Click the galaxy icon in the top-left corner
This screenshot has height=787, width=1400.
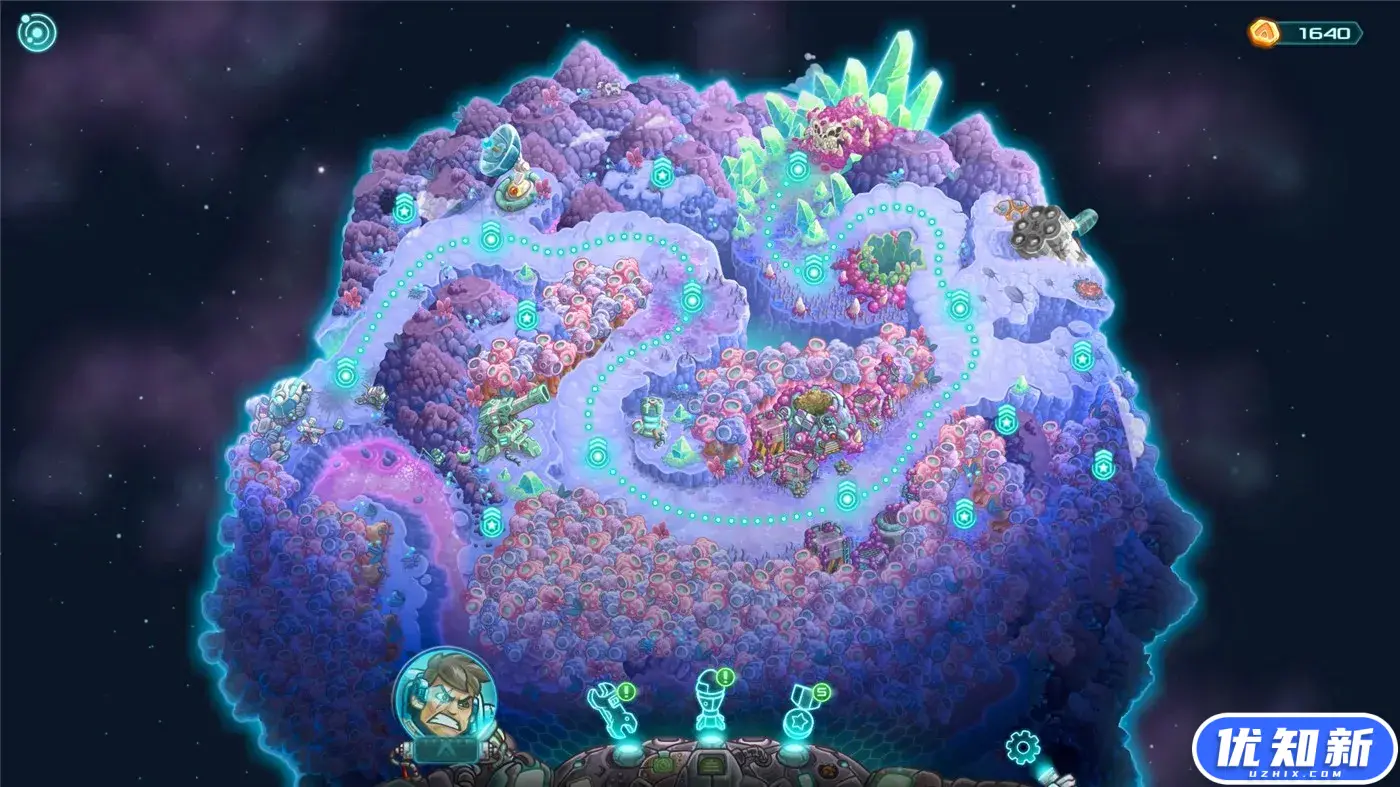coord(36,33)
